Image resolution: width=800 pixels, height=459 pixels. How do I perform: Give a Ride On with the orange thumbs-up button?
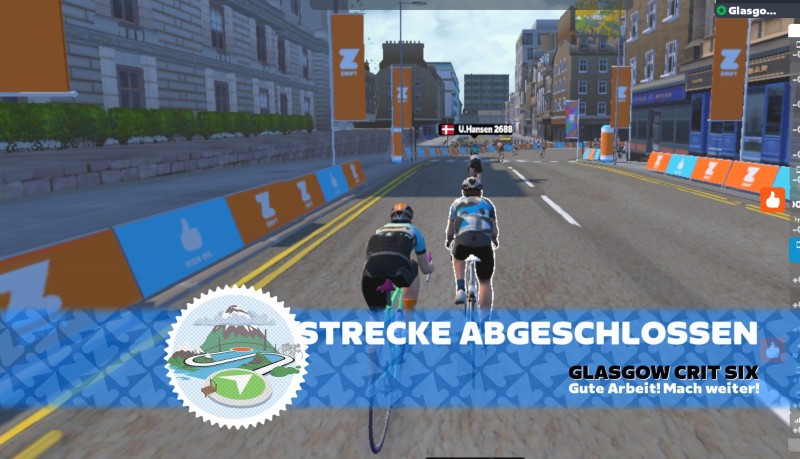[x=773, y=199]
